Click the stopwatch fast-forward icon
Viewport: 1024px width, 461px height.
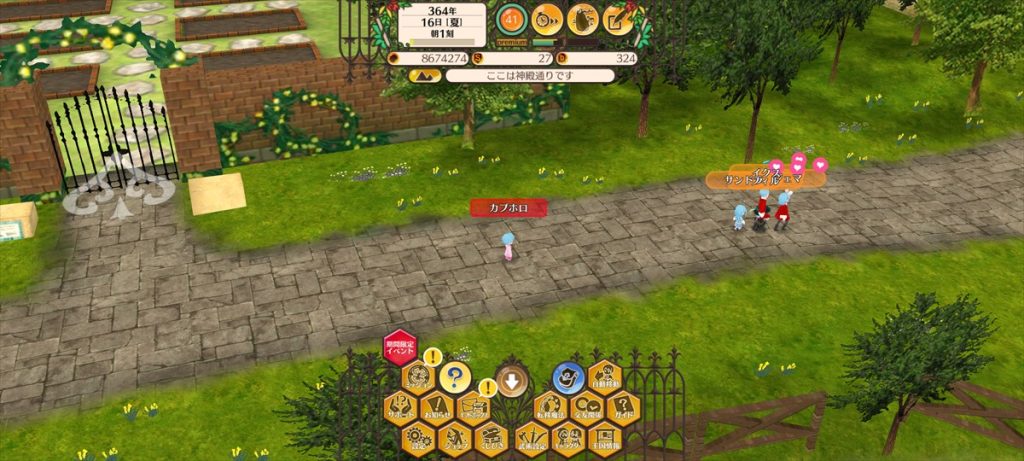tap(547, 19)
